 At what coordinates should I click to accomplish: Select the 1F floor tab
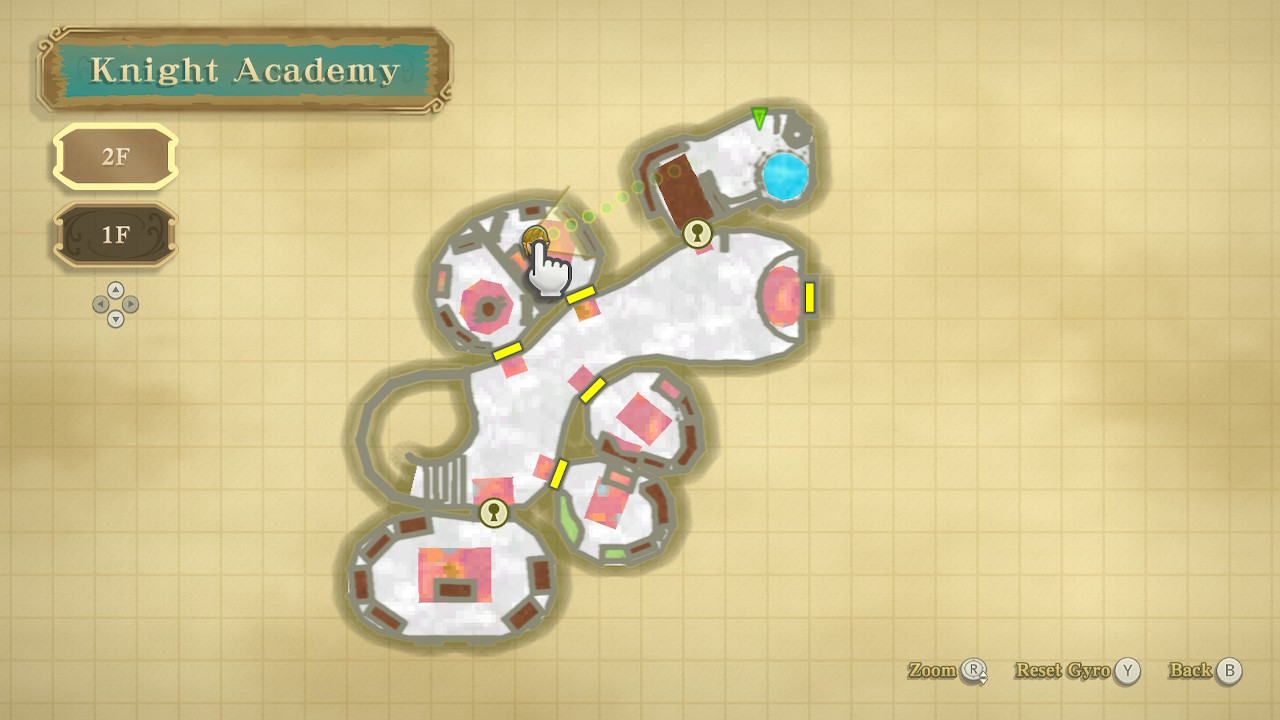115,235
